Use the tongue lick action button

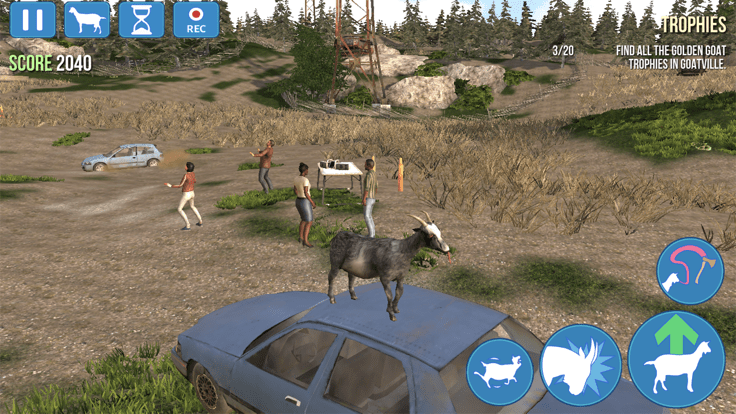(x=689, y=271)
